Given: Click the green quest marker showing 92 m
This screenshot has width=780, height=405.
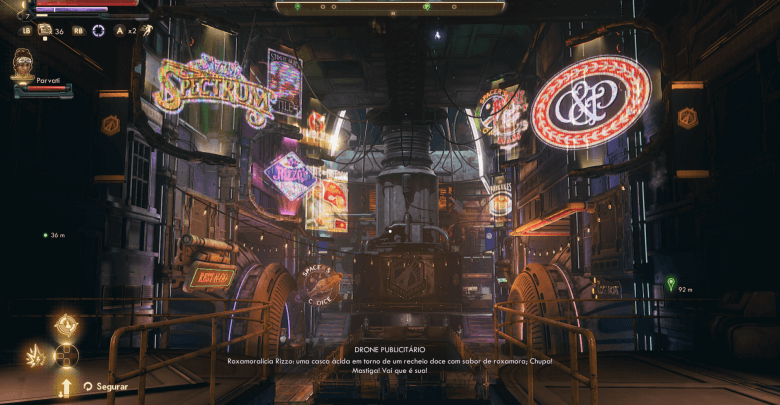Looking at the screenshot, I should pyautogui.click(x=670, y=283).
